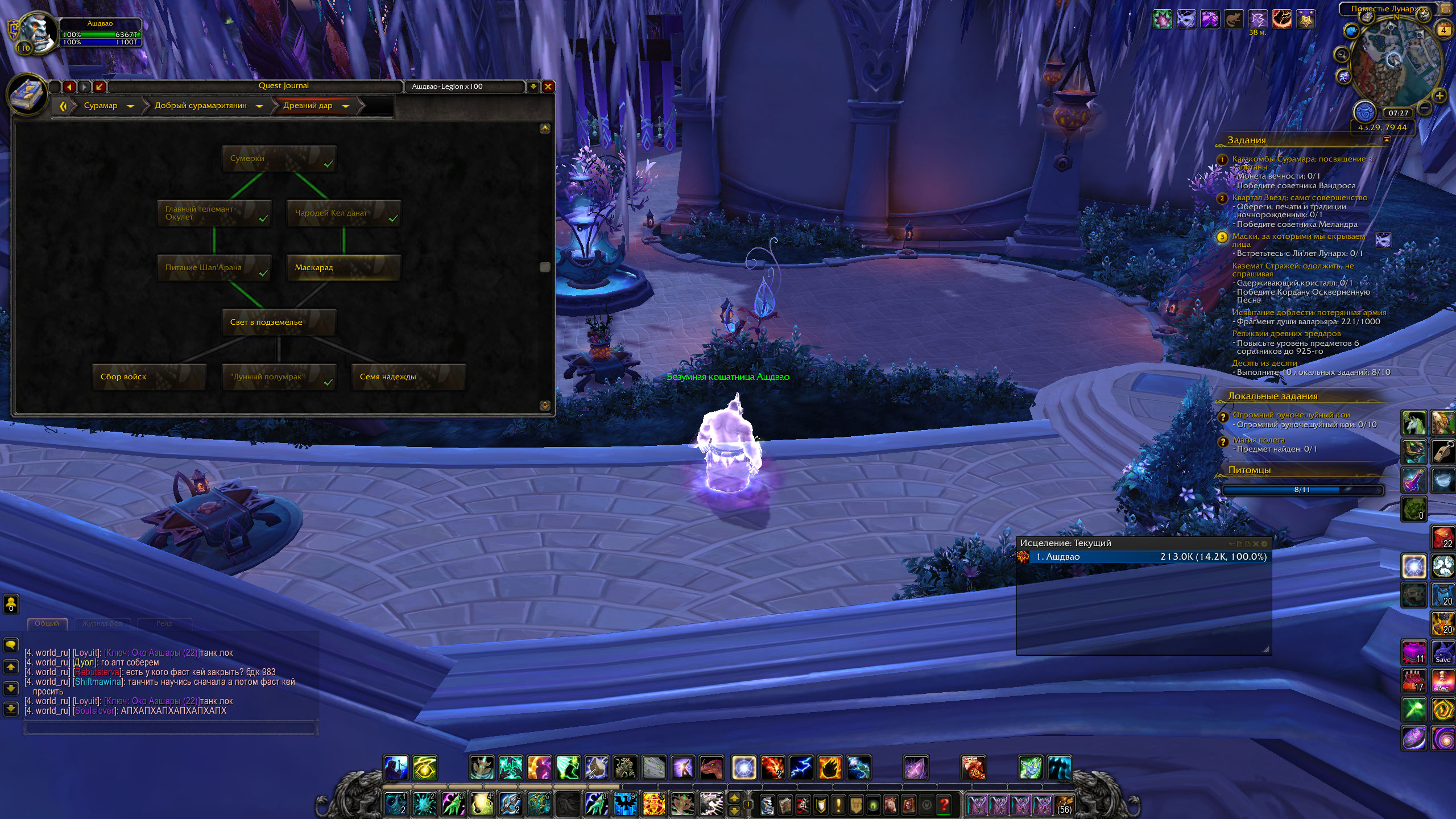Close the Quest Journal window
Screen dimensions: 1456x819
coord(548,86)
